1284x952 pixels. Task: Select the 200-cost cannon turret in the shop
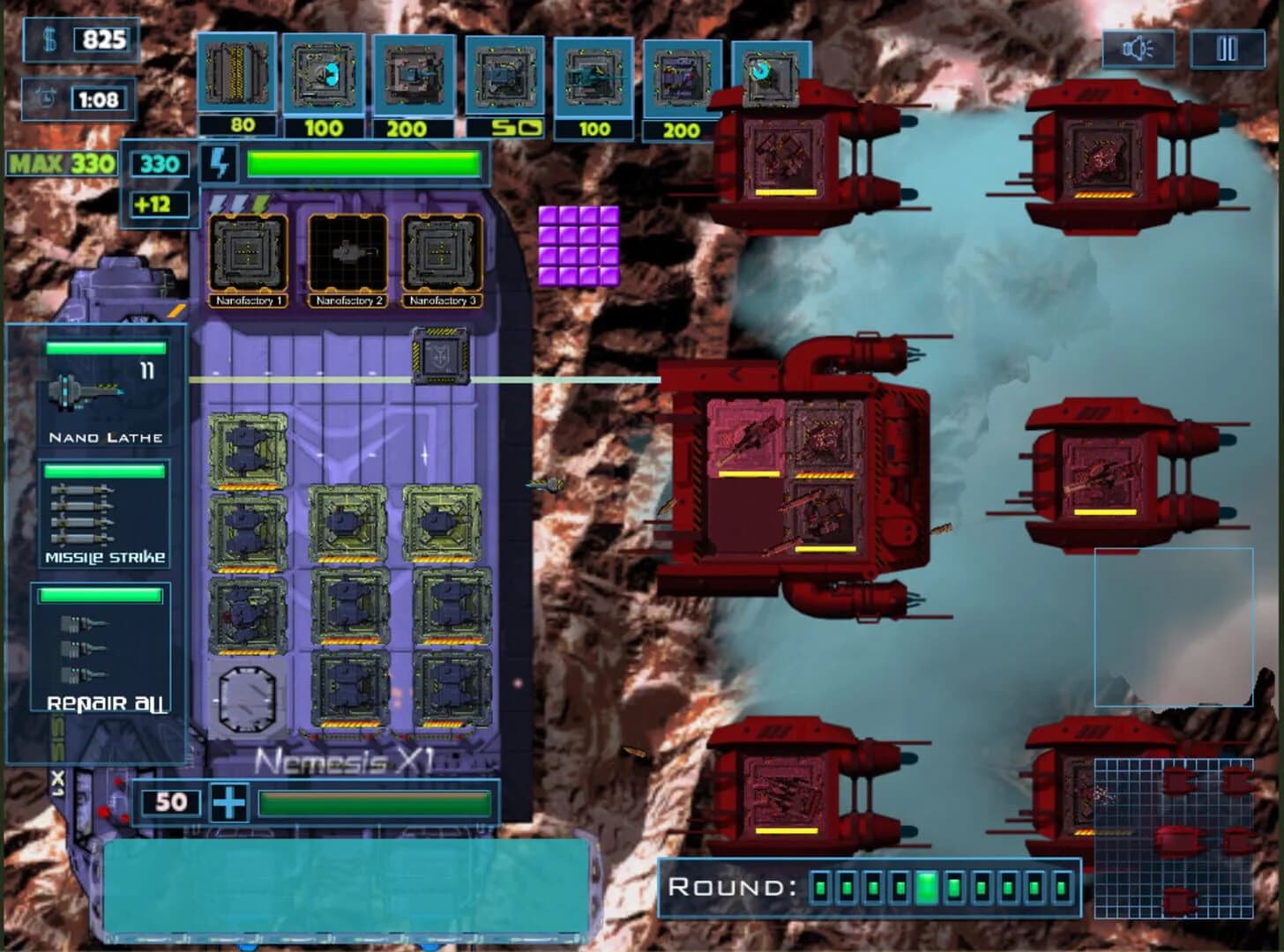[413, 75]
